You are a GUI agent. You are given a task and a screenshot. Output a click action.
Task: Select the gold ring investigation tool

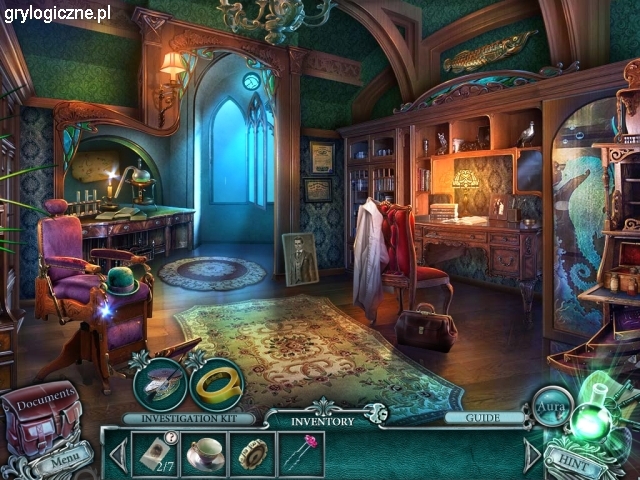(x=215, y=385)
